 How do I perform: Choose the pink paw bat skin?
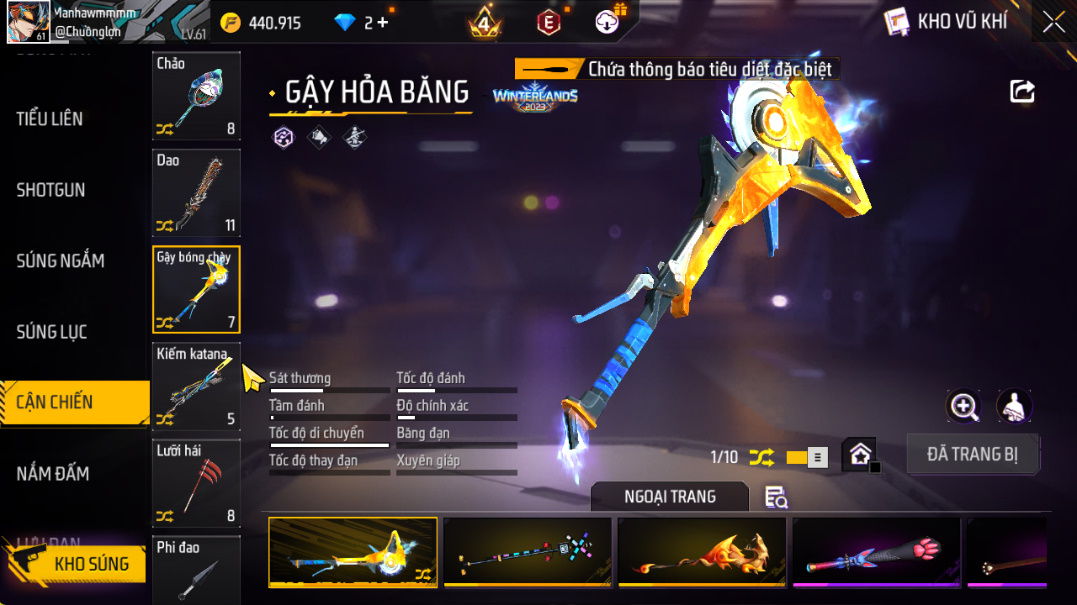(x=876, y=552)
